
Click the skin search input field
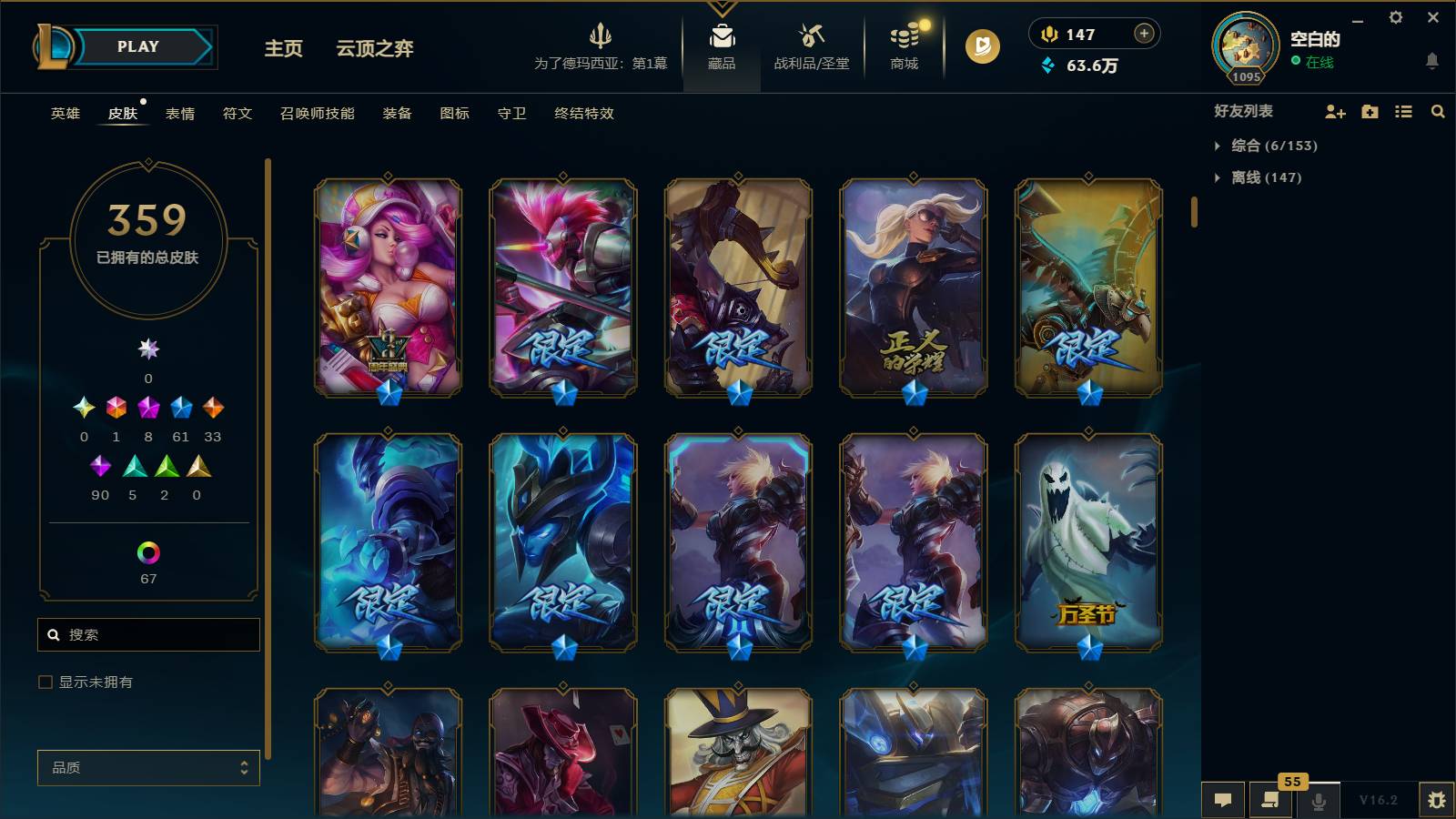point(148,634)
